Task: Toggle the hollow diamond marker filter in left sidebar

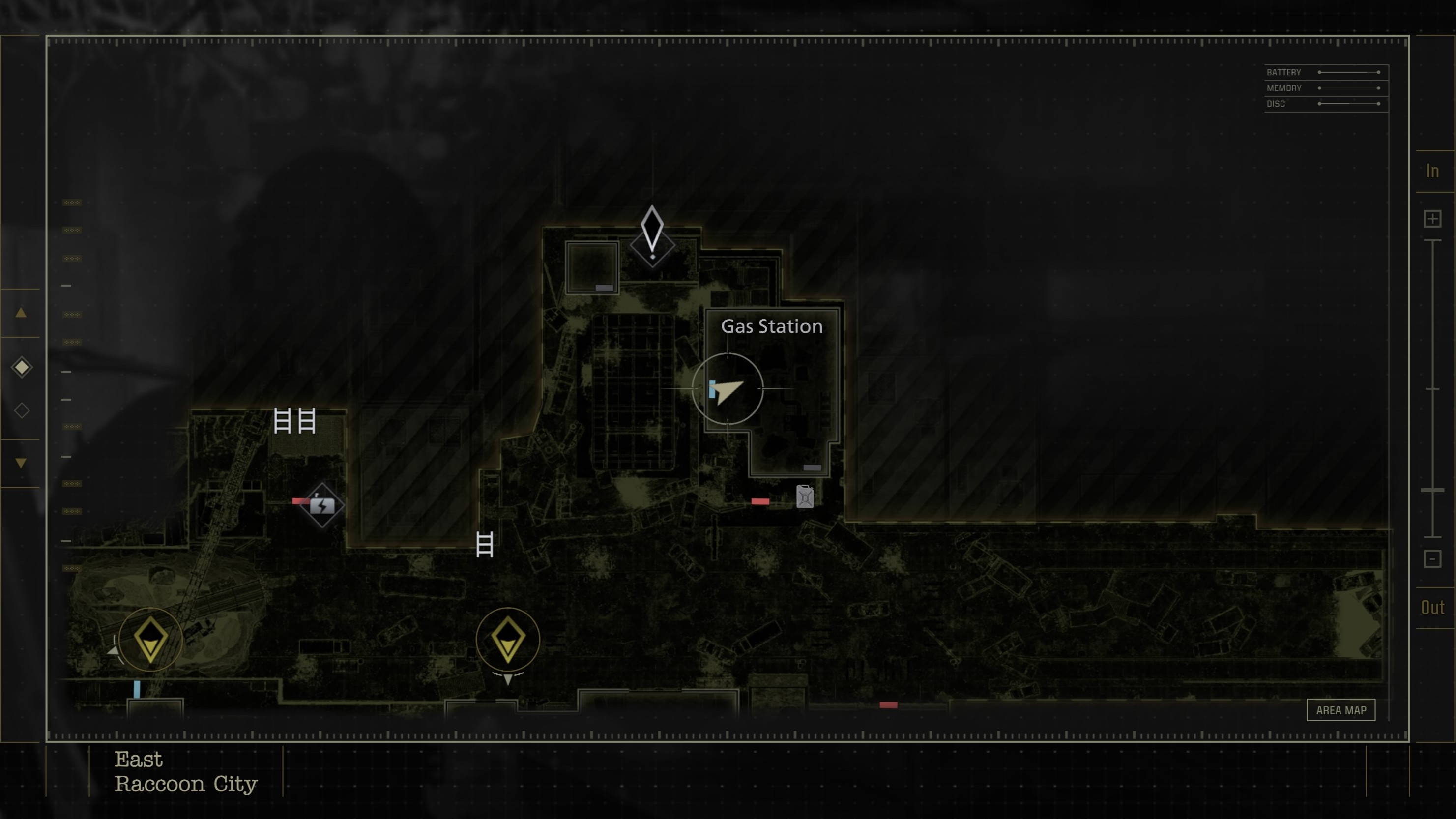Action: (22, 410)
